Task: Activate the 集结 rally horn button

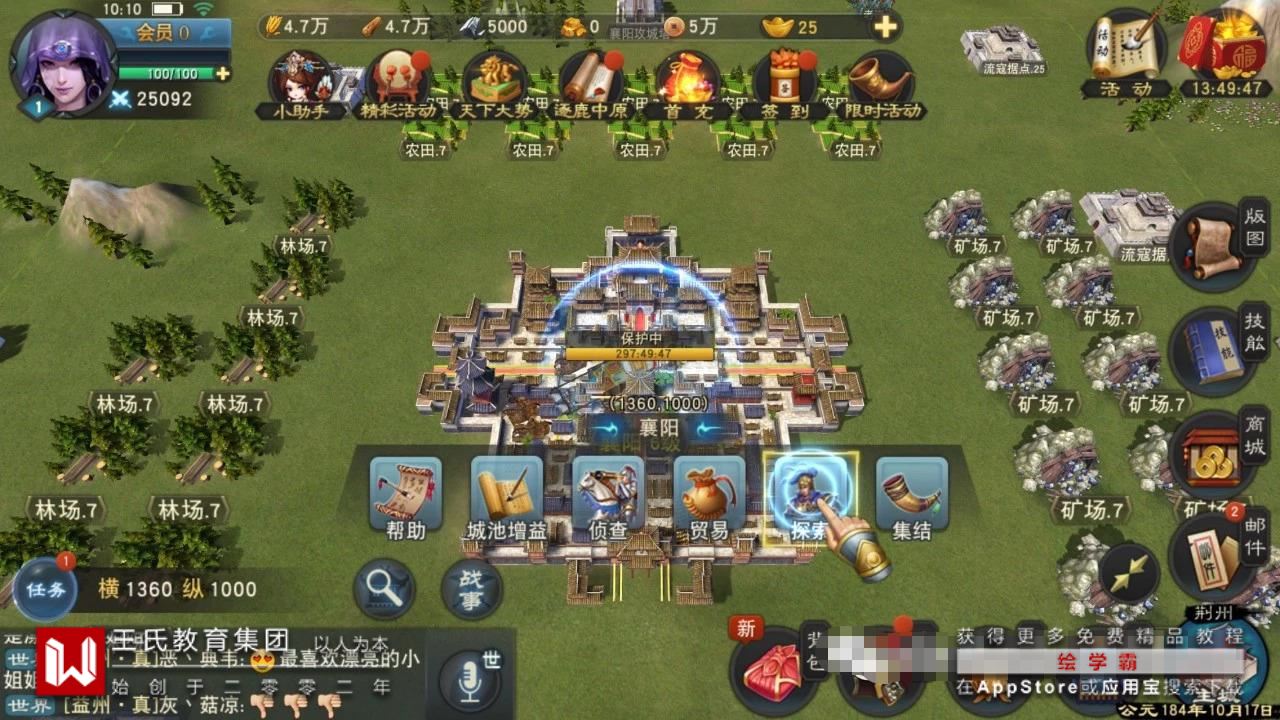Action: 911,497
